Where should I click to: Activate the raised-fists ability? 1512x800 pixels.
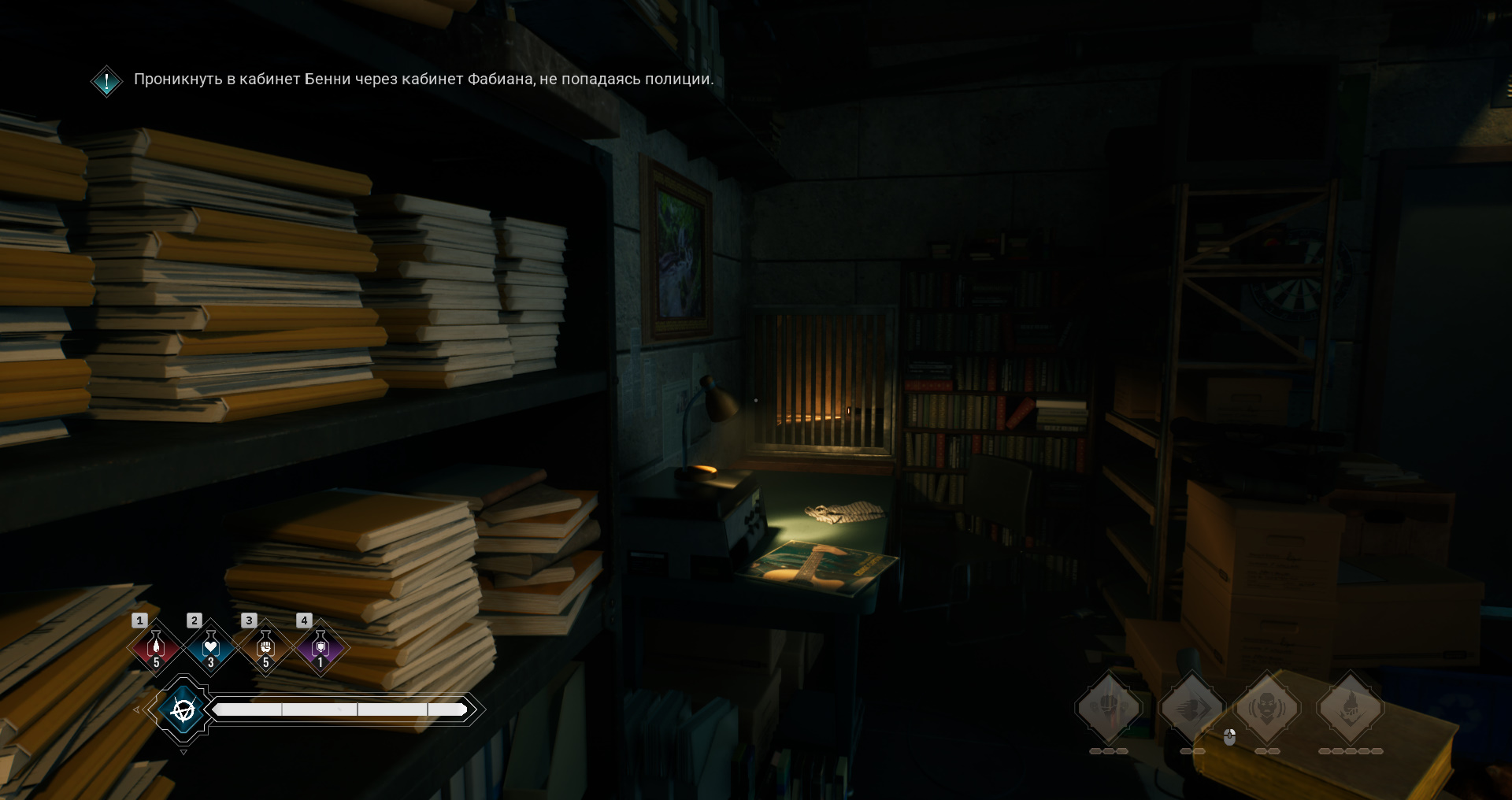(x=1109, y=707)
